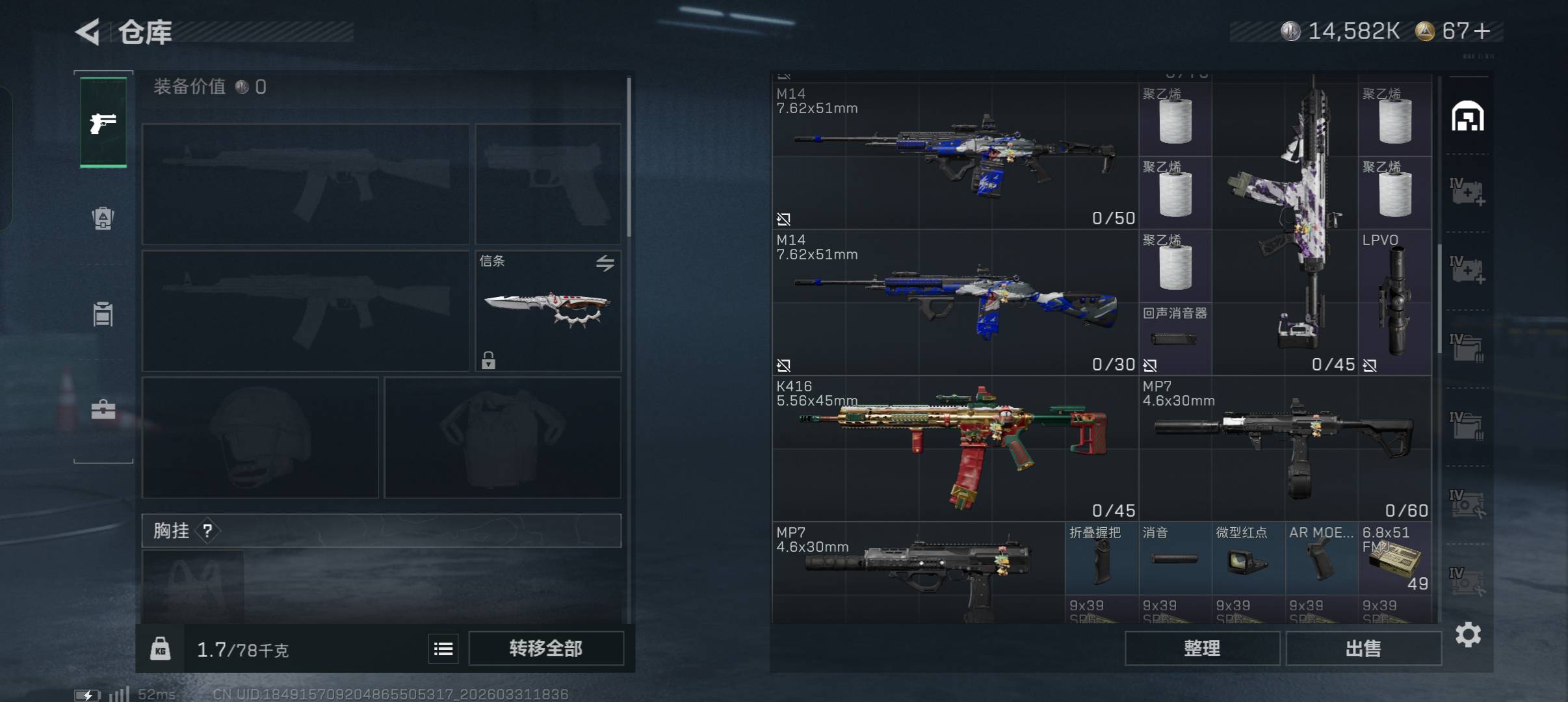Open the gear settings icon
1568x702 pixels.
pos(1468,634)
